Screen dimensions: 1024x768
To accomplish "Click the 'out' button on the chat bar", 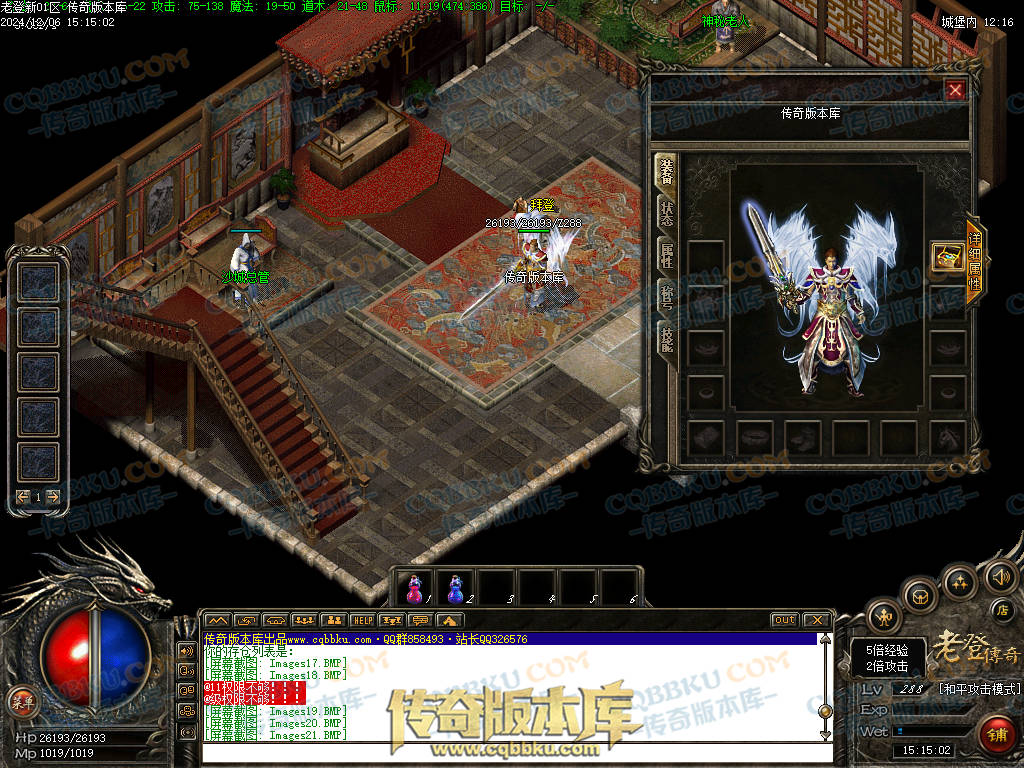I will tap(784, 620).
